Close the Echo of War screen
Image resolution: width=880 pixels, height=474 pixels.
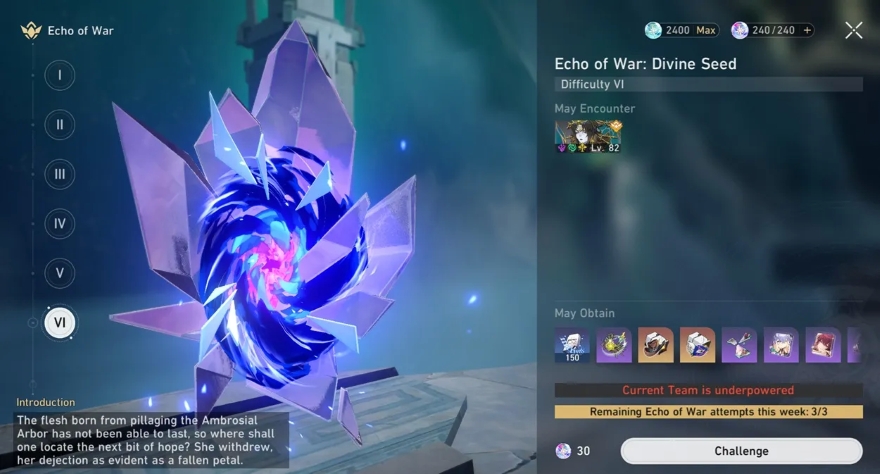click(x=853, y=31)
